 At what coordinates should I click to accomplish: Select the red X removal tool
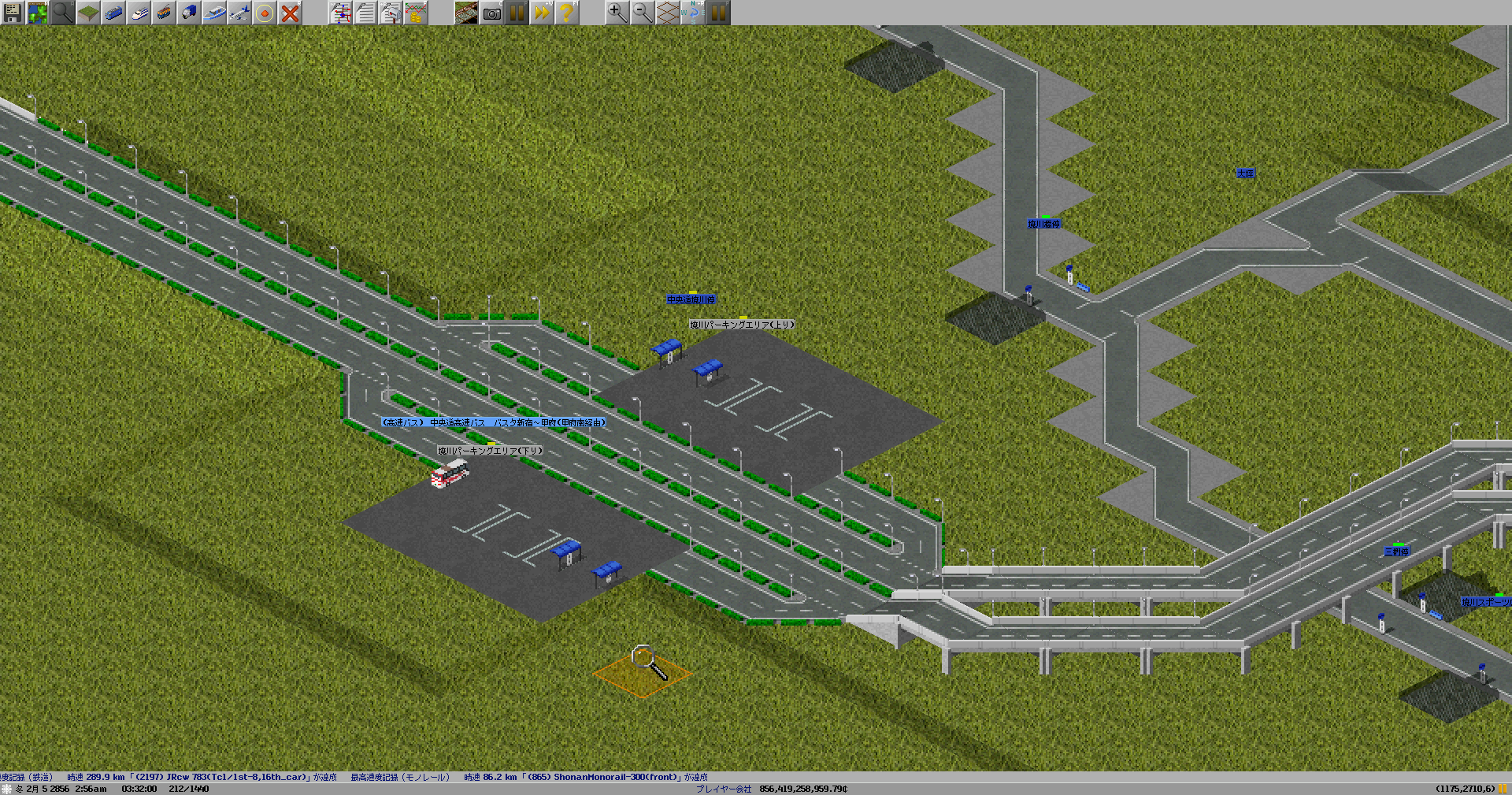point(290,13)
